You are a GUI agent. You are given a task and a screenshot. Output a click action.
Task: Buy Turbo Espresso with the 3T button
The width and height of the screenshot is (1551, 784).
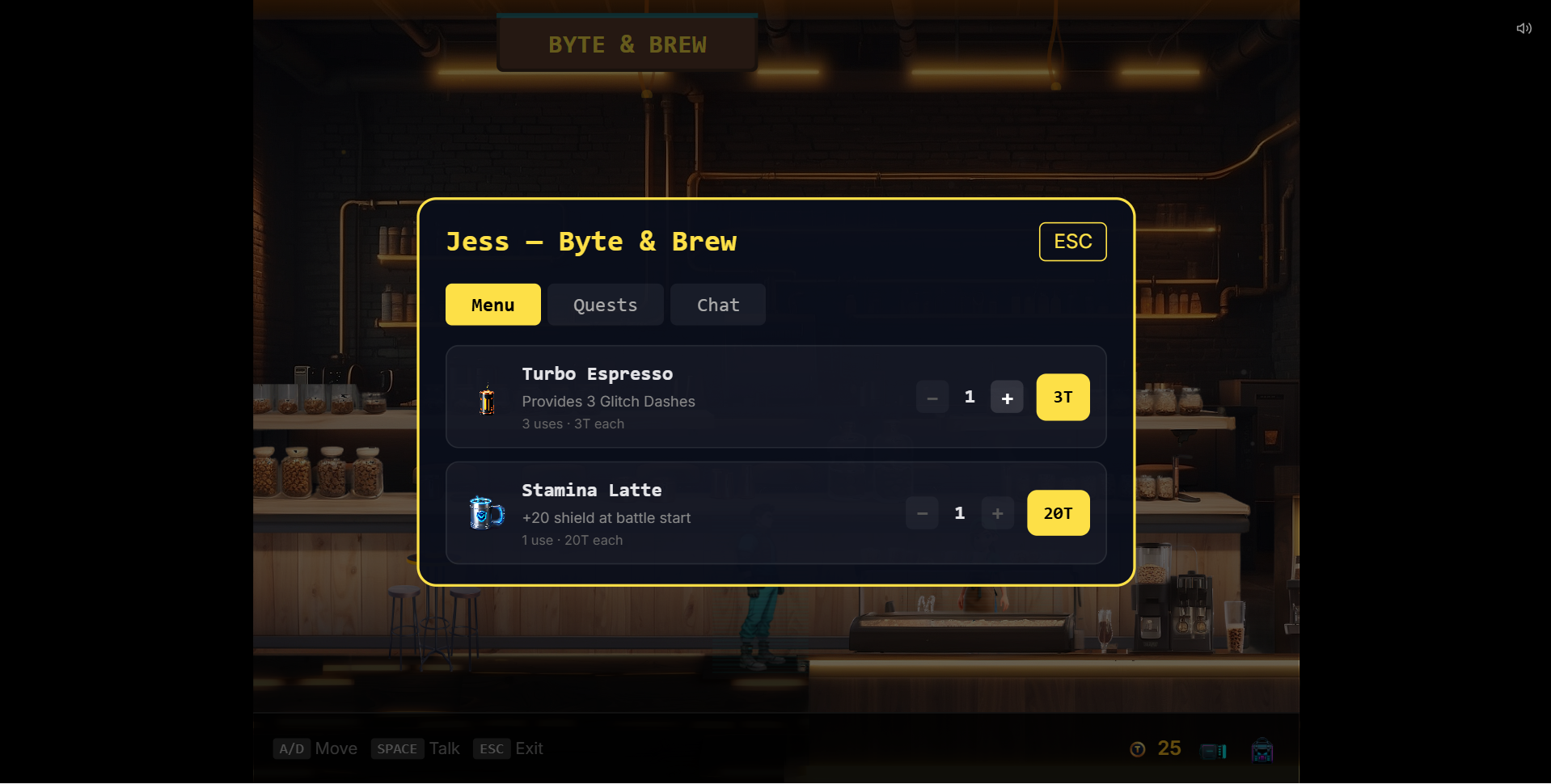pos(1063,397)
